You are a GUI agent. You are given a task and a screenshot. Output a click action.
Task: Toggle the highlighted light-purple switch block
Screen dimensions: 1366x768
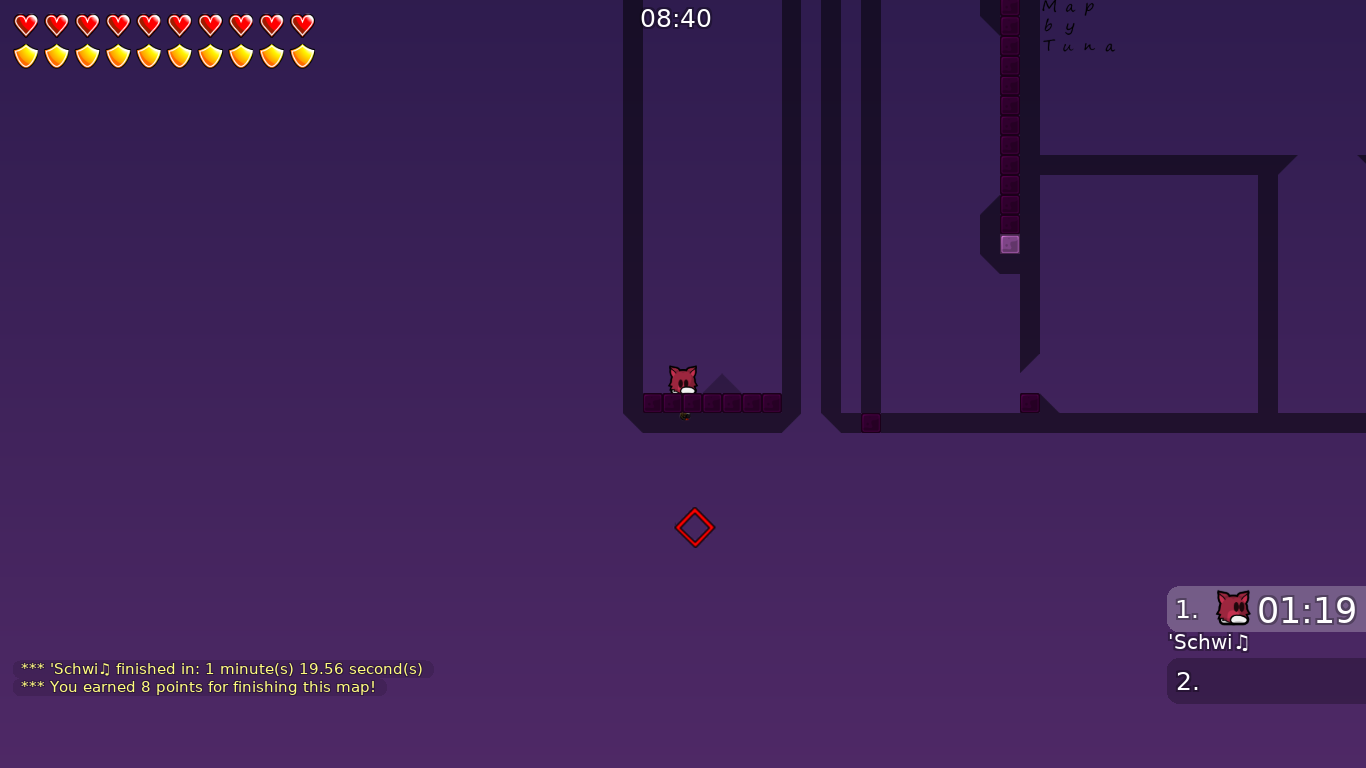(x=1009, y=243)
